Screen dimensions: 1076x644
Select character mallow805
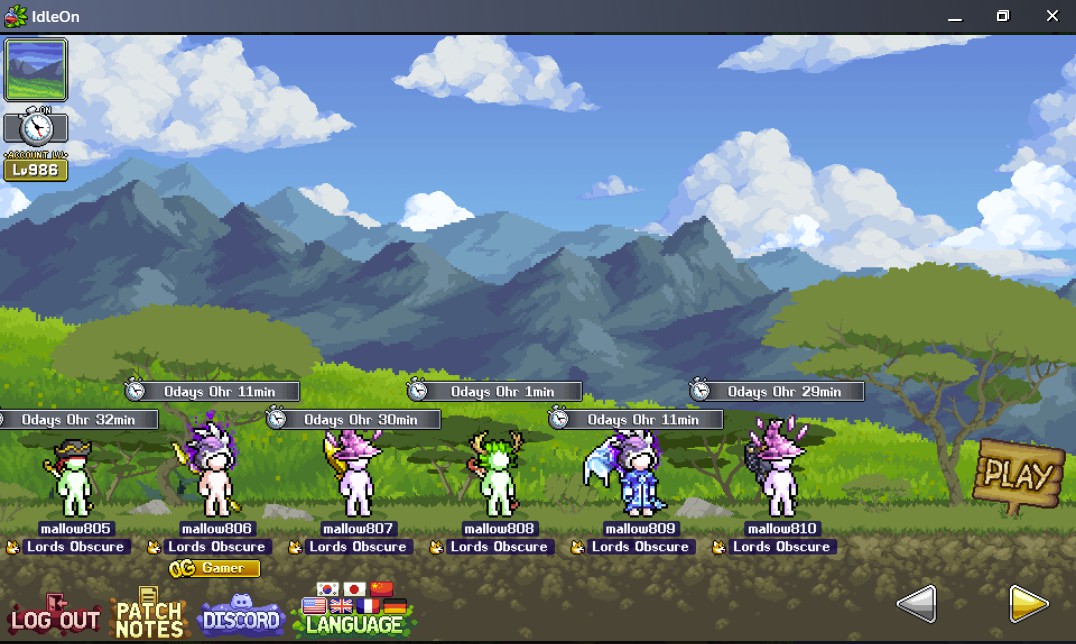[75, 480]
